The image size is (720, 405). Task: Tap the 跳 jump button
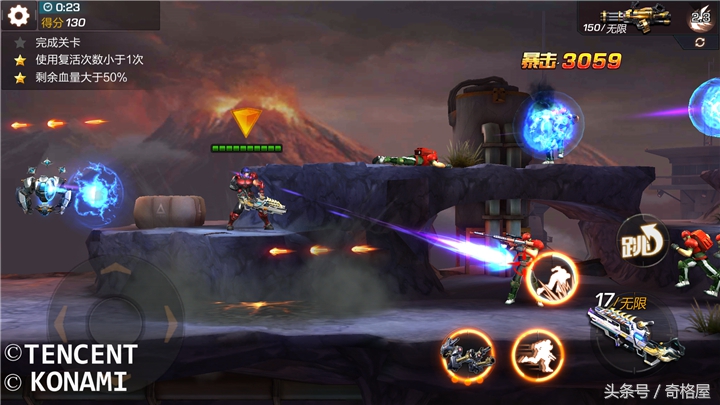[642, 239]
